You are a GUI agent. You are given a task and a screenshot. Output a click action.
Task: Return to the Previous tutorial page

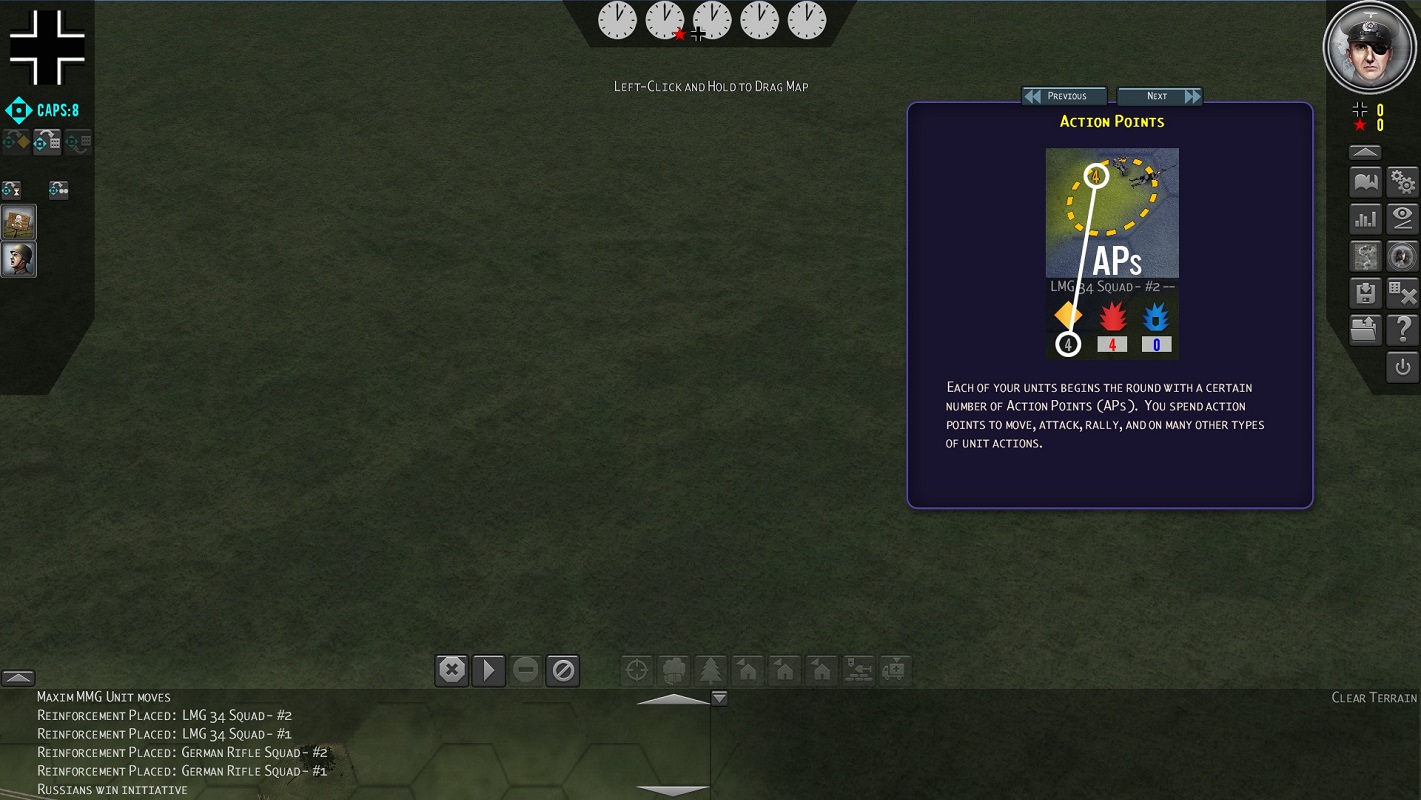pos(1064,96)
